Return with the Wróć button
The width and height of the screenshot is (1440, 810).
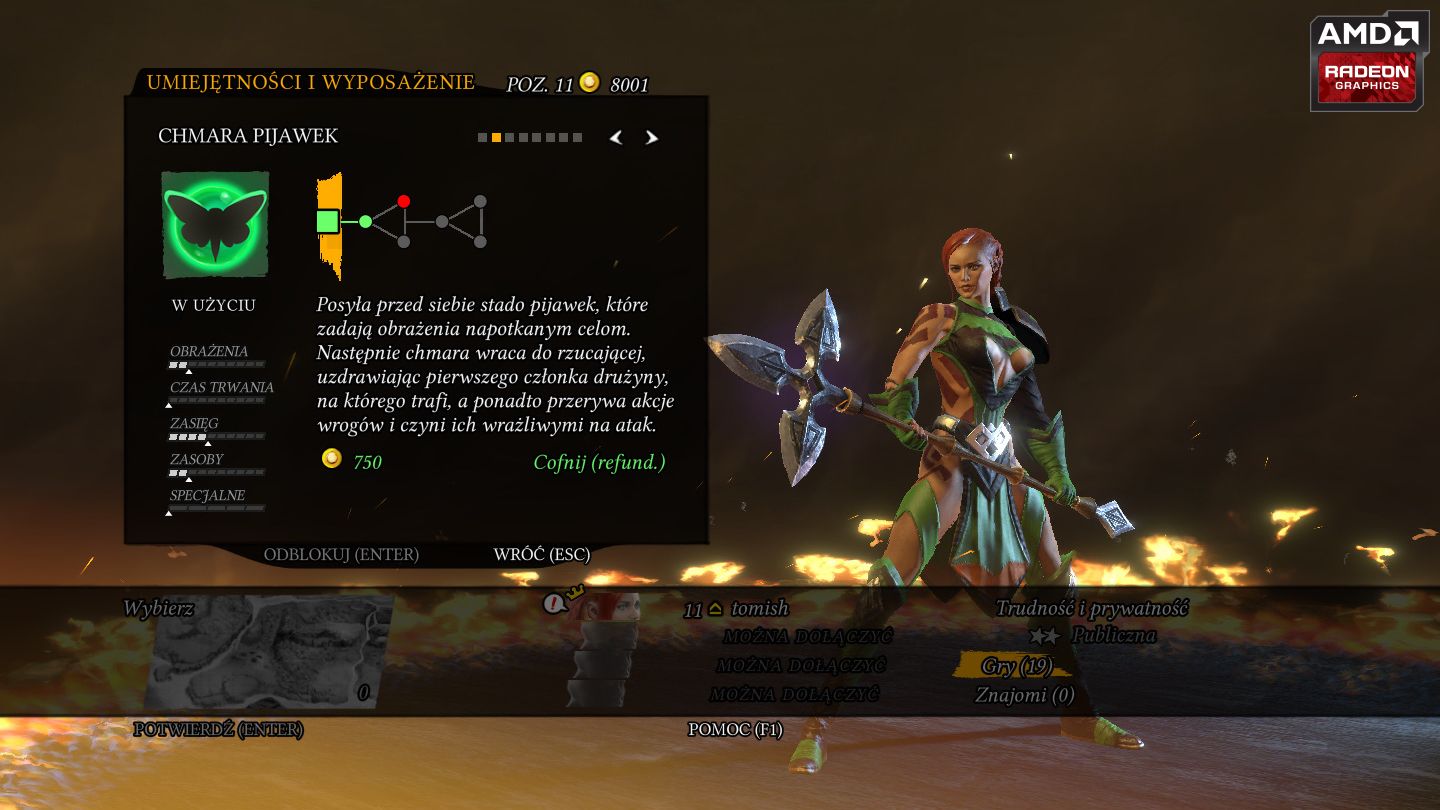coord(541,554)
